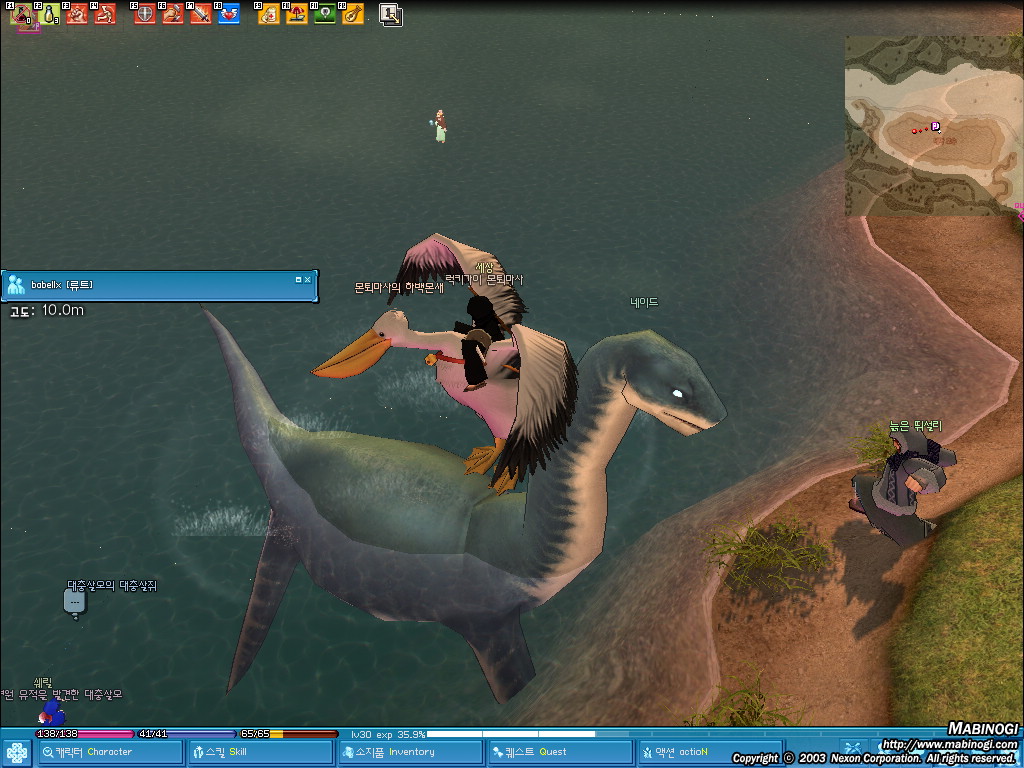Maximize the babellx messenger window

click(x=298, y=280)
